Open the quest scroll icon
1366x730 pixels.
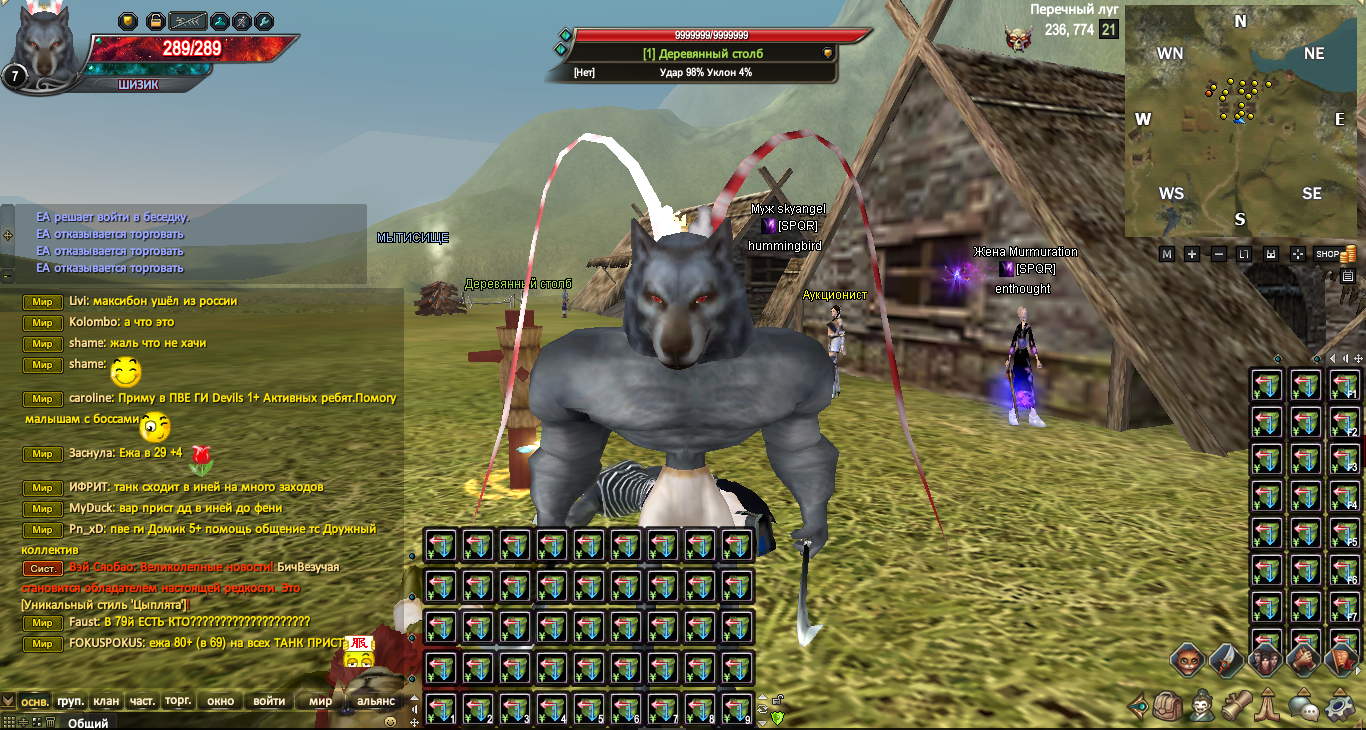1237,707
